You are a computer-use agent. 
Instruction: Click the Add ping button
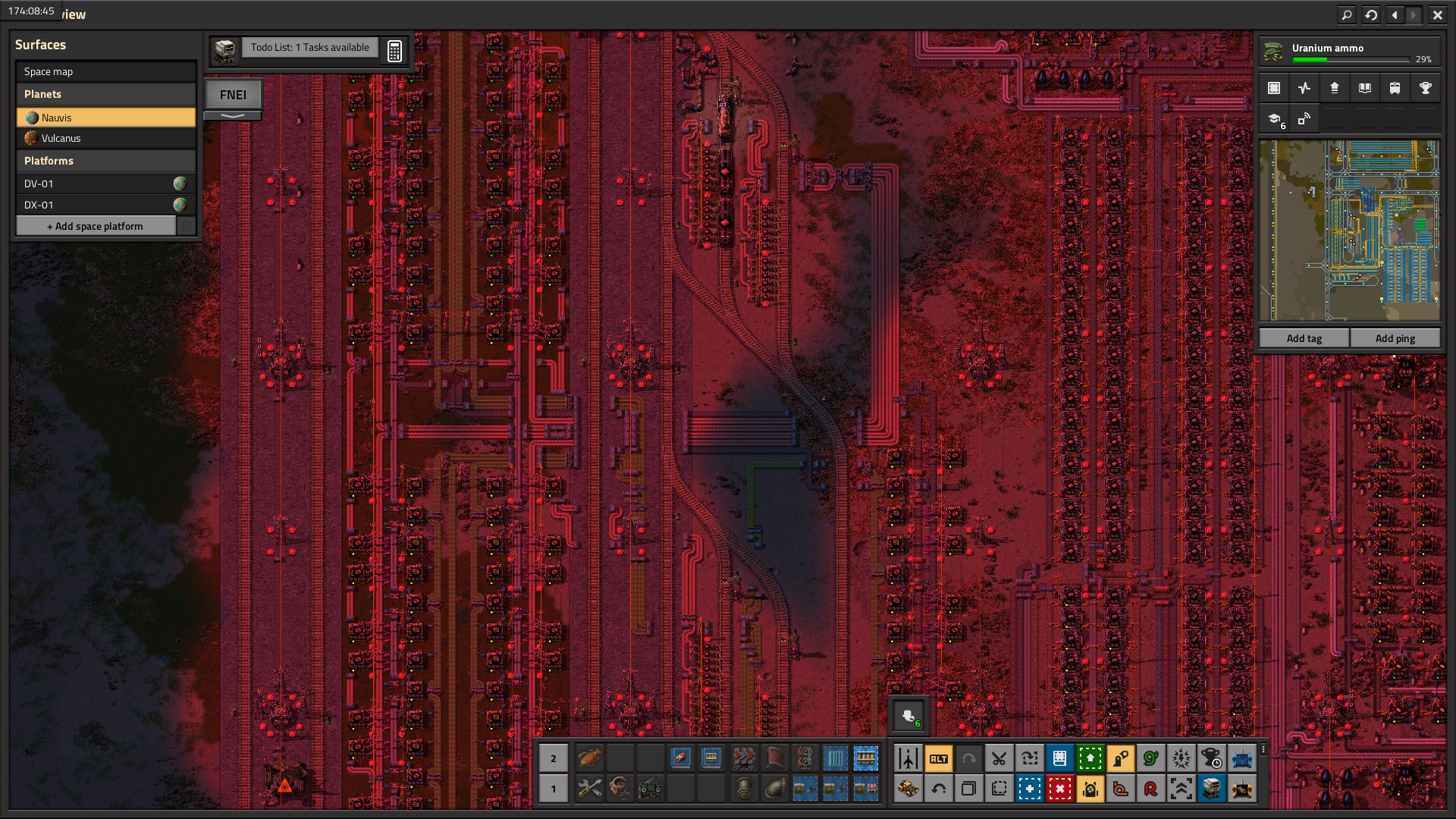click(1395, 338)
